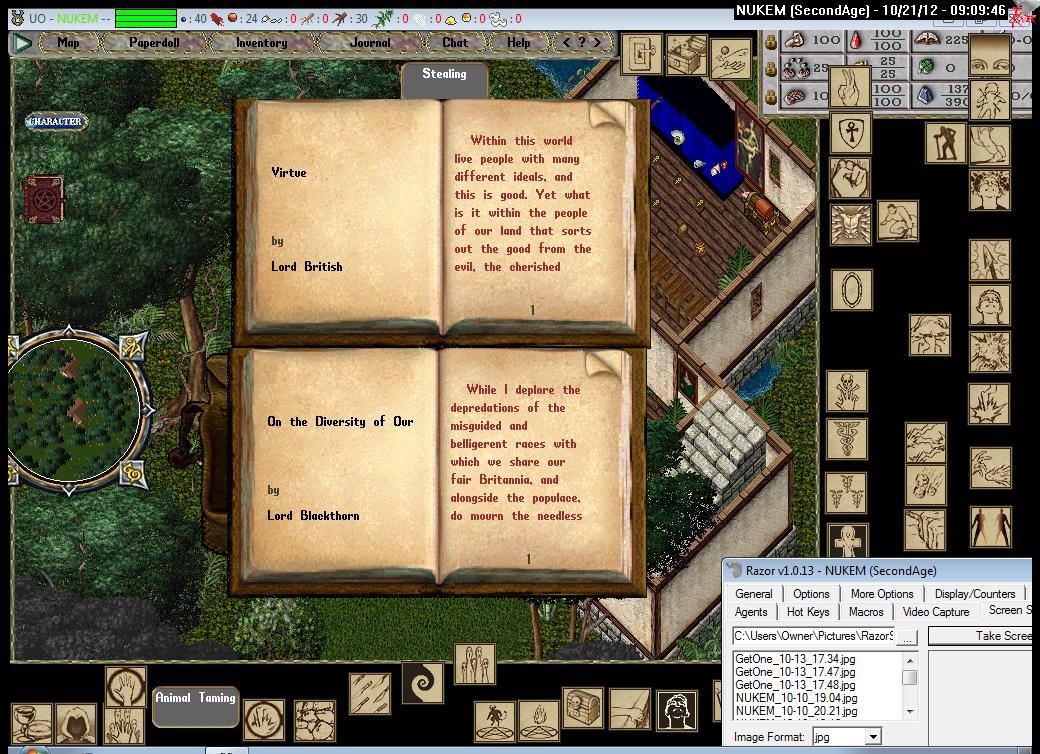Viewport: 1040px width, 754px height.
Task: Click the skull and crossbones spell icon
Action: pyautogui.click(x=848, y=390)
